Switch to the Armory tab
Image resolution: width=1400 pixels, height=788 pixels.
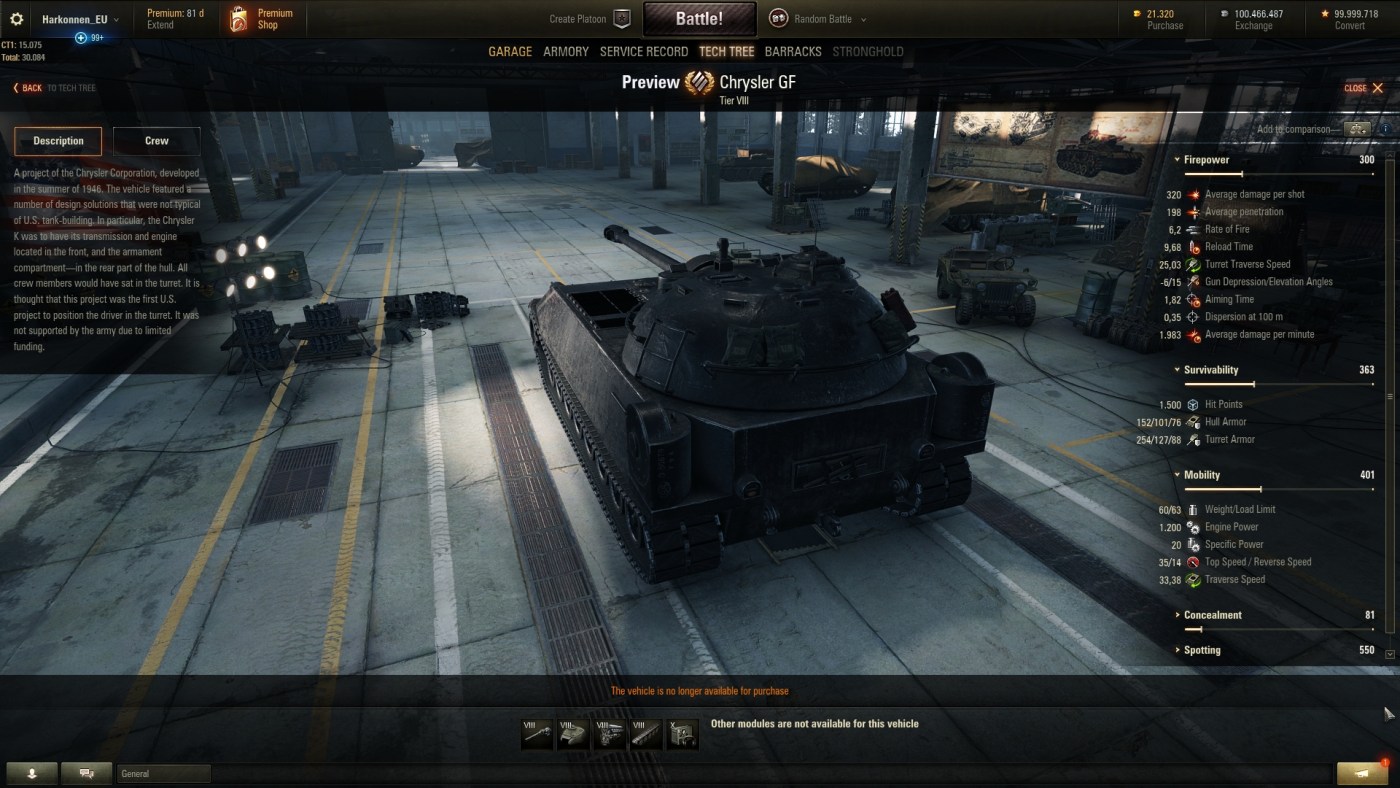click(x=566, y=52)
